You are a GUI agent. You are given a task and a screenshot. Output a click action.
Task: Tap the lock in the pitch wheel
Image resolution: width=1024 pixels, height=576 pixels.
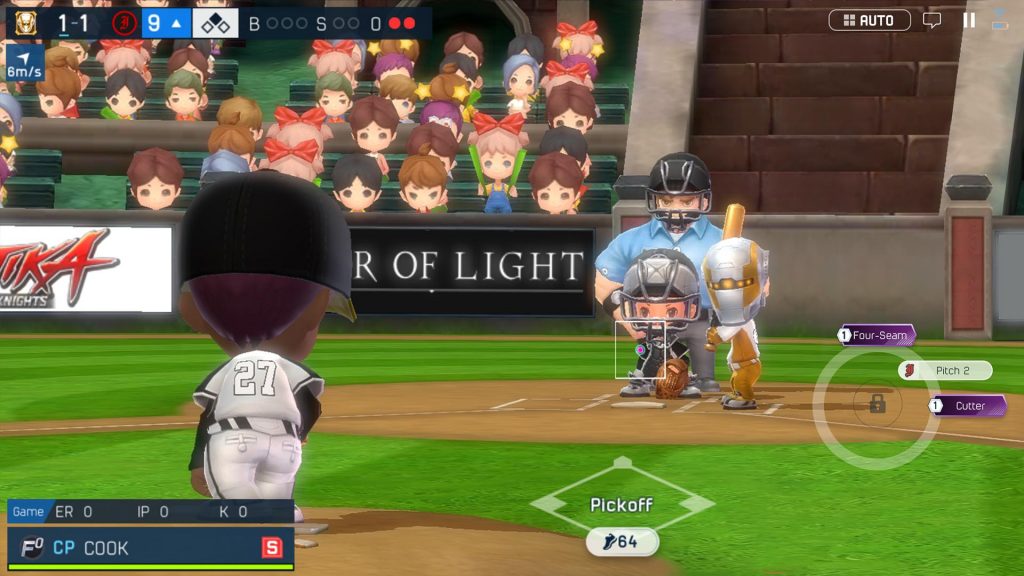click(x=877, y=403)
